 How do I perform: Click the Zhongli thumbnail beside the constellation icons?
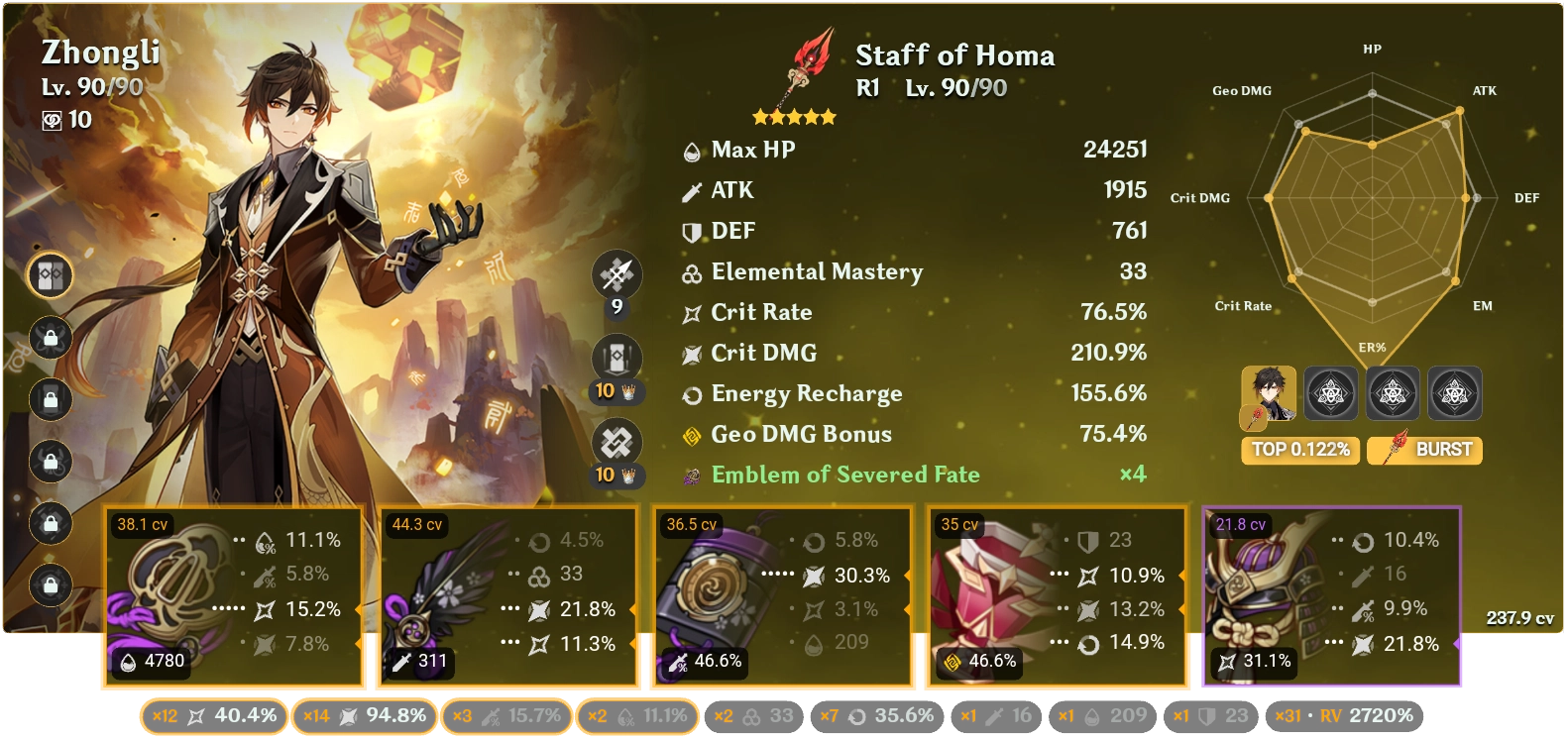[1270, 393]
